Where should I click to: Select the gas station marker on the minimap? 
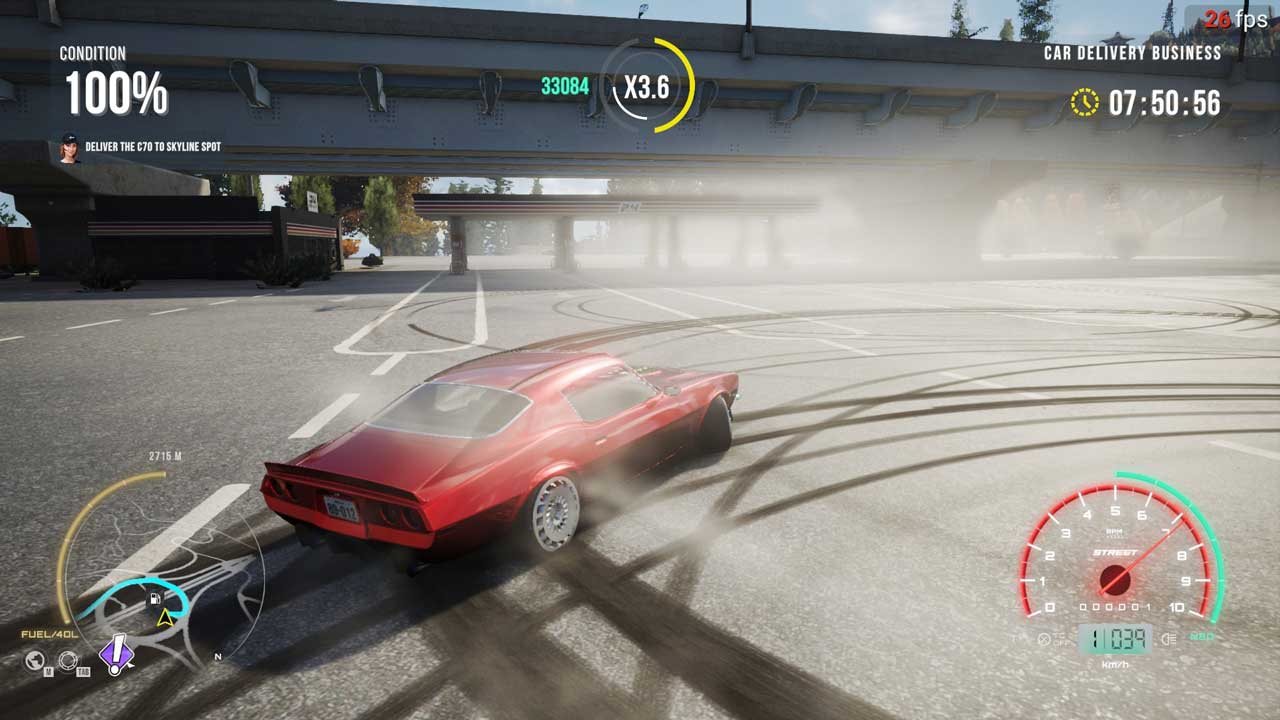pos(155,599)
